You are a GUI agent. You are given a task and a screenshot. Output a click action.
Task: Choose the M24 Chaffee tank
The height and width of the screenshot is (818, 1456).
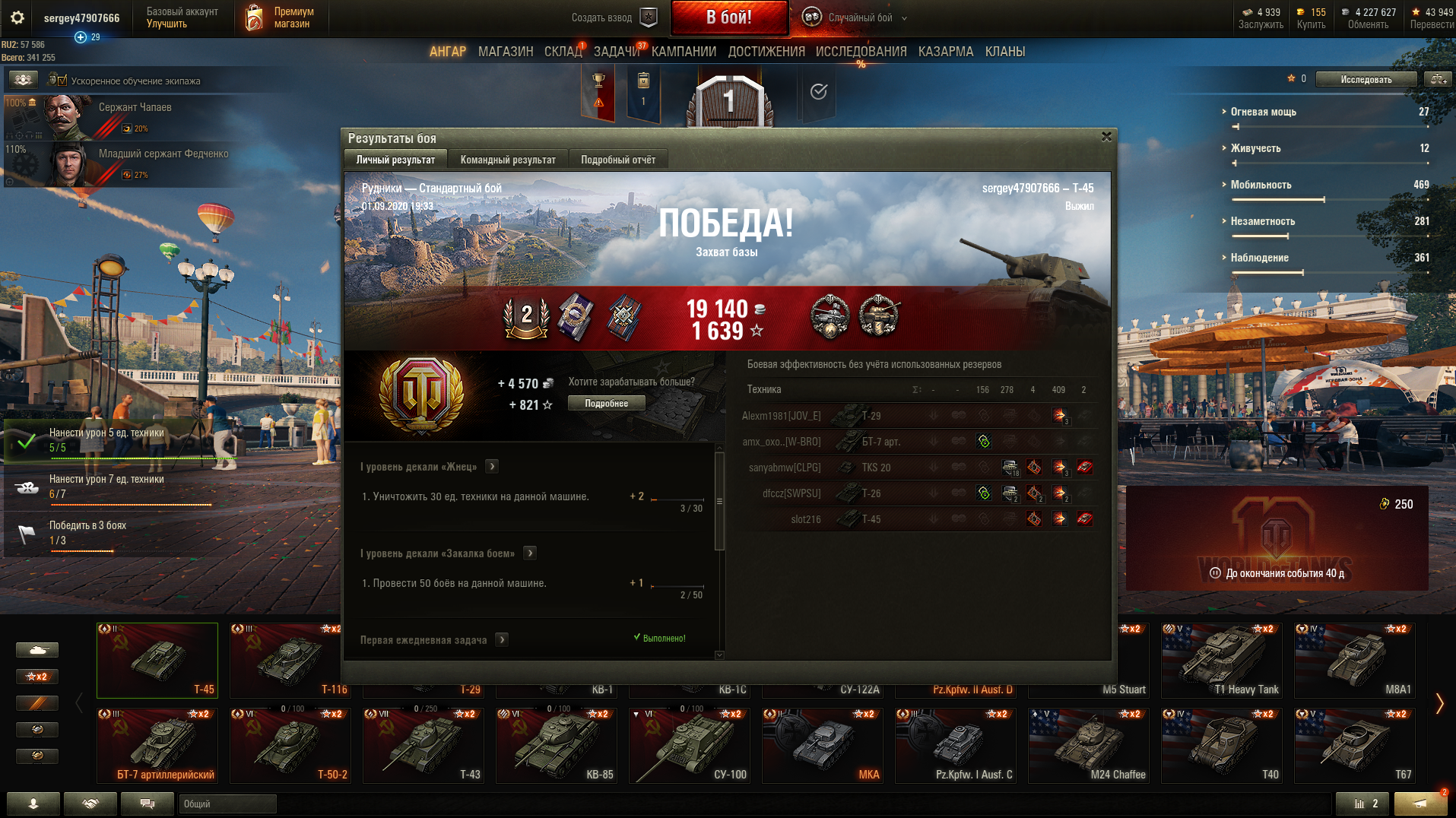click(x=1089, y=745)
